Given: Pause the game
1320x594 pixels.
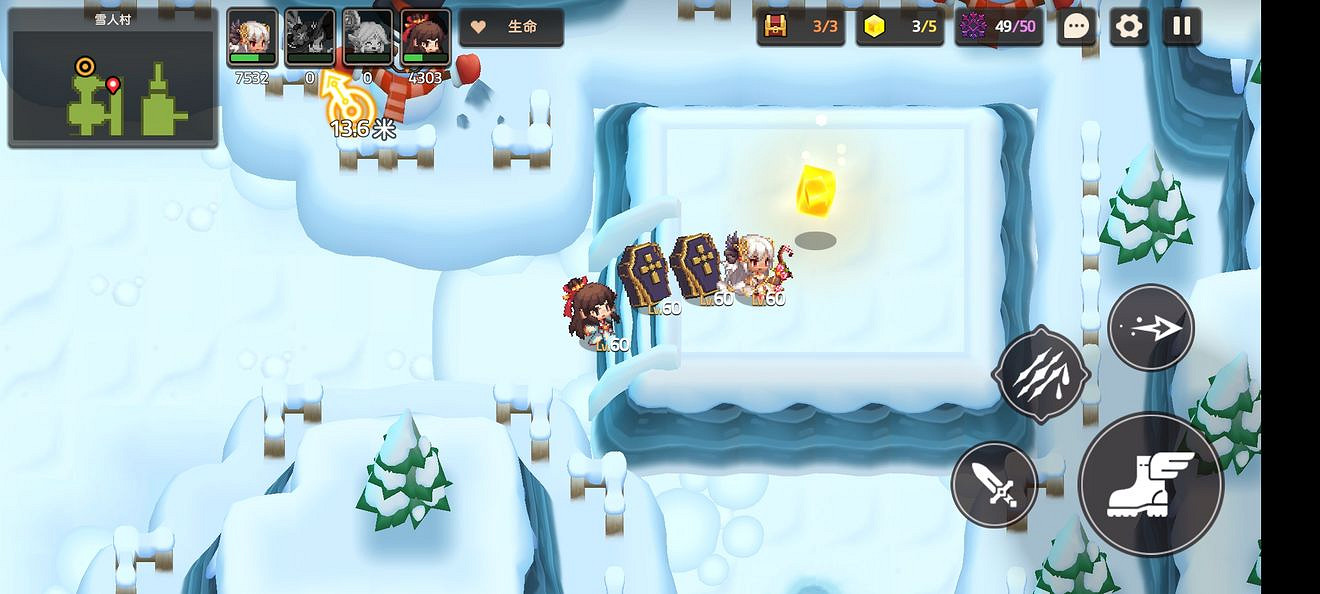Looking at the screenshot, I should [x=1182, y=27].
